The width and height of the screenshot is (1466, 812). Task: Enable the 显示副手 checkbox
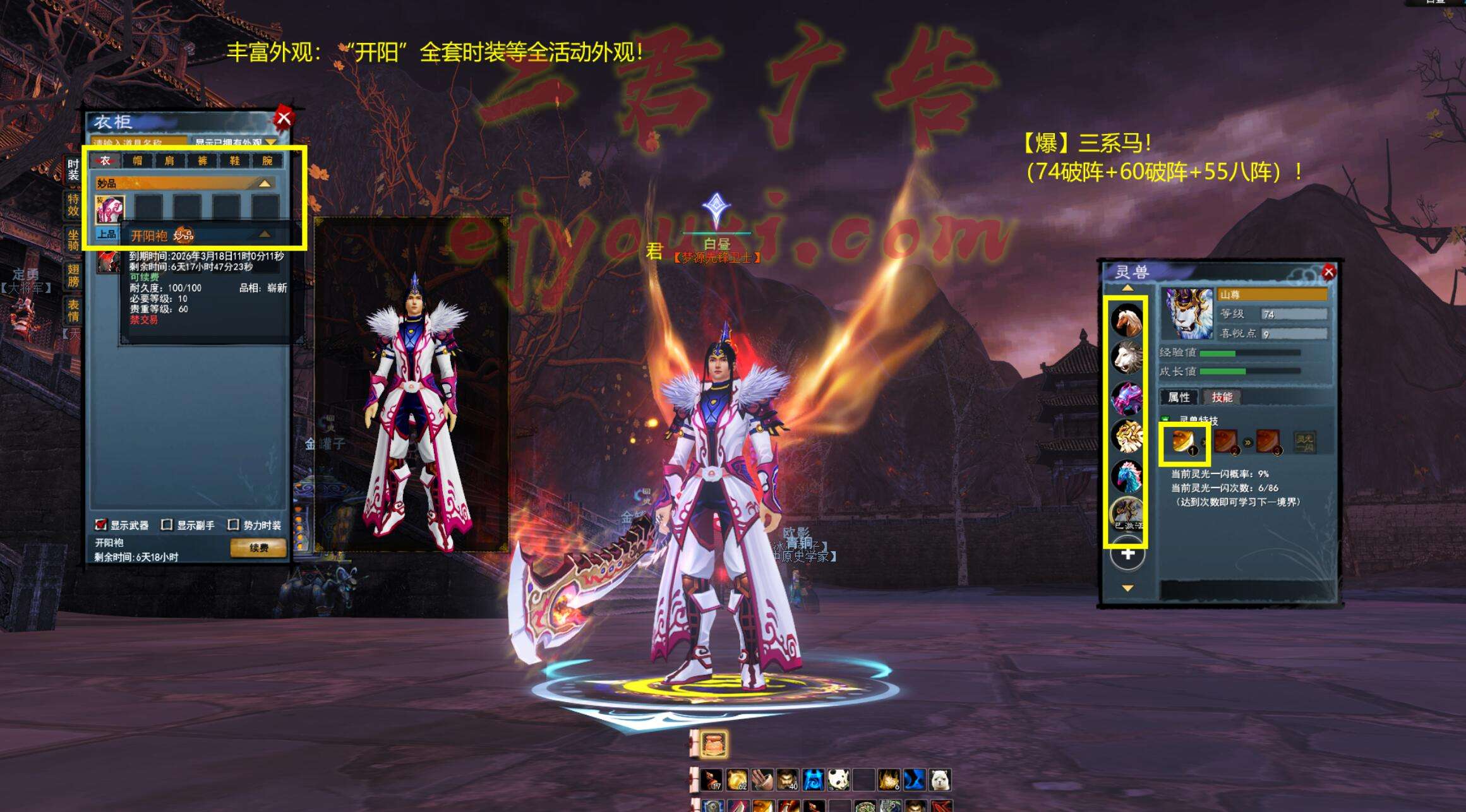point(167,525)
